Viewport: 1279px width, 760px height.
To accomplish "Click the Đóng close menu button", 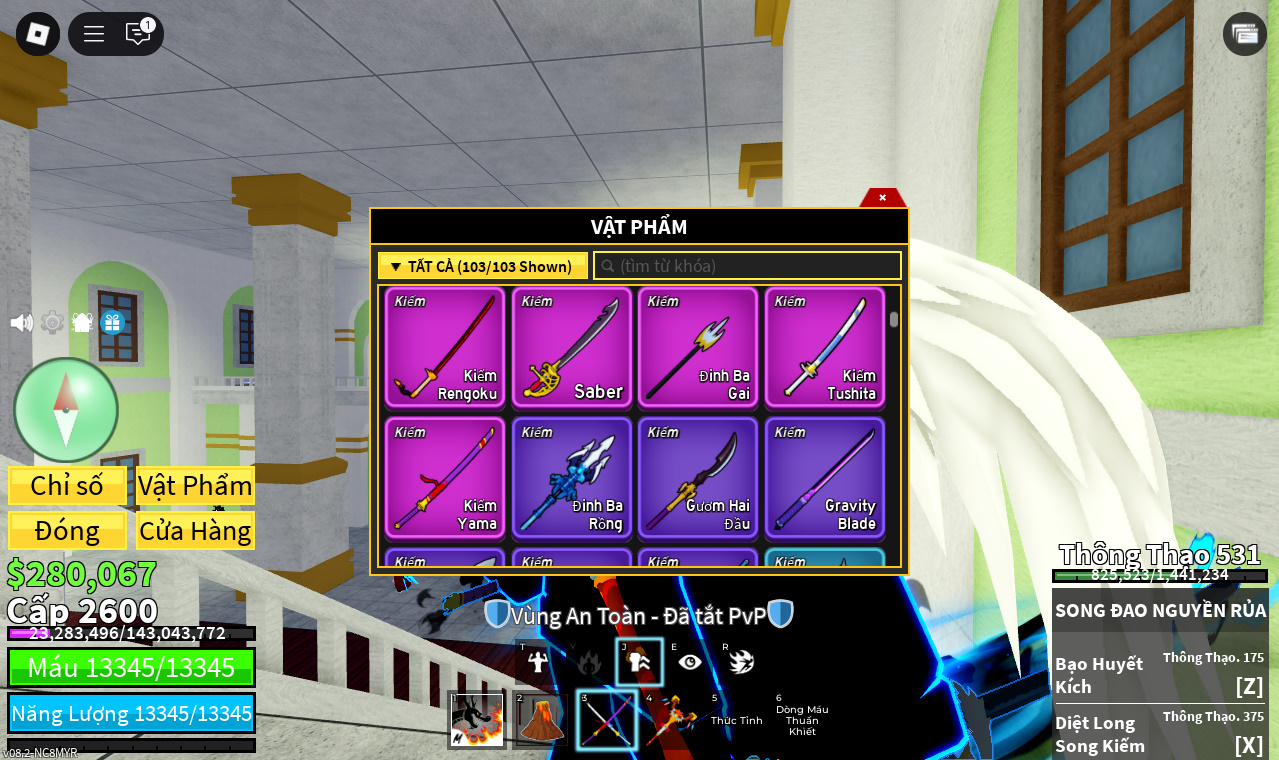I will click(67, 531).
